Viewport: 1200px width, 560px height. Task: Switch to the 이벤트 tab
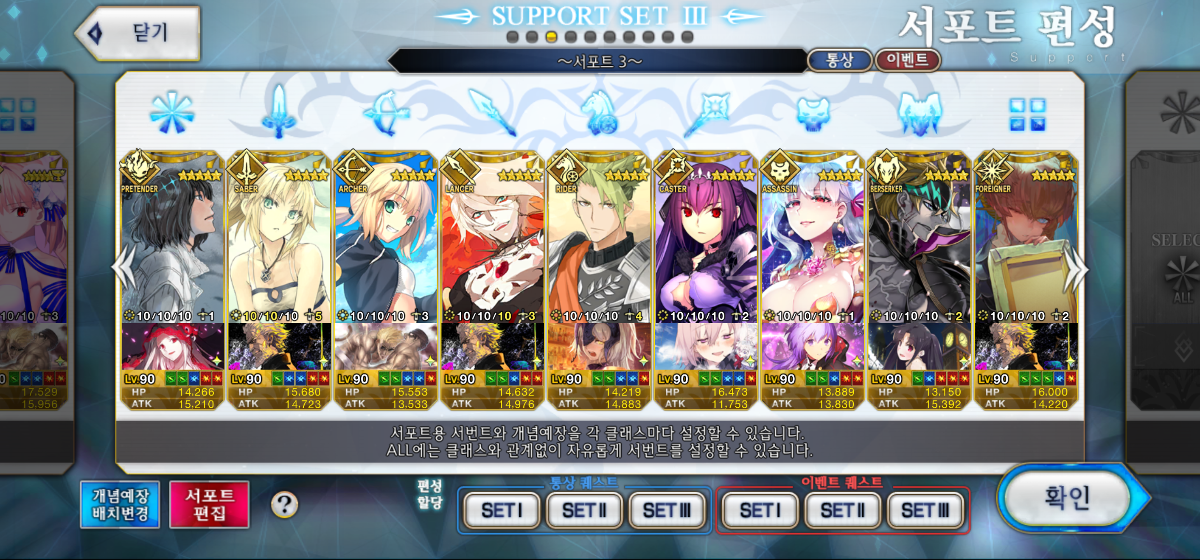pos(907,60)
